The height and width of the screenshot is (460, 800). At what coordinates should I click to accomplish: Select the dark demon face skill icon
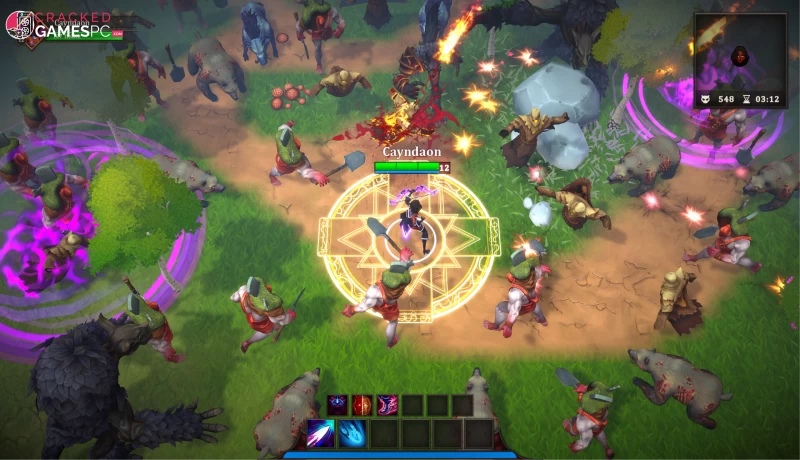(x=338, y=405)
